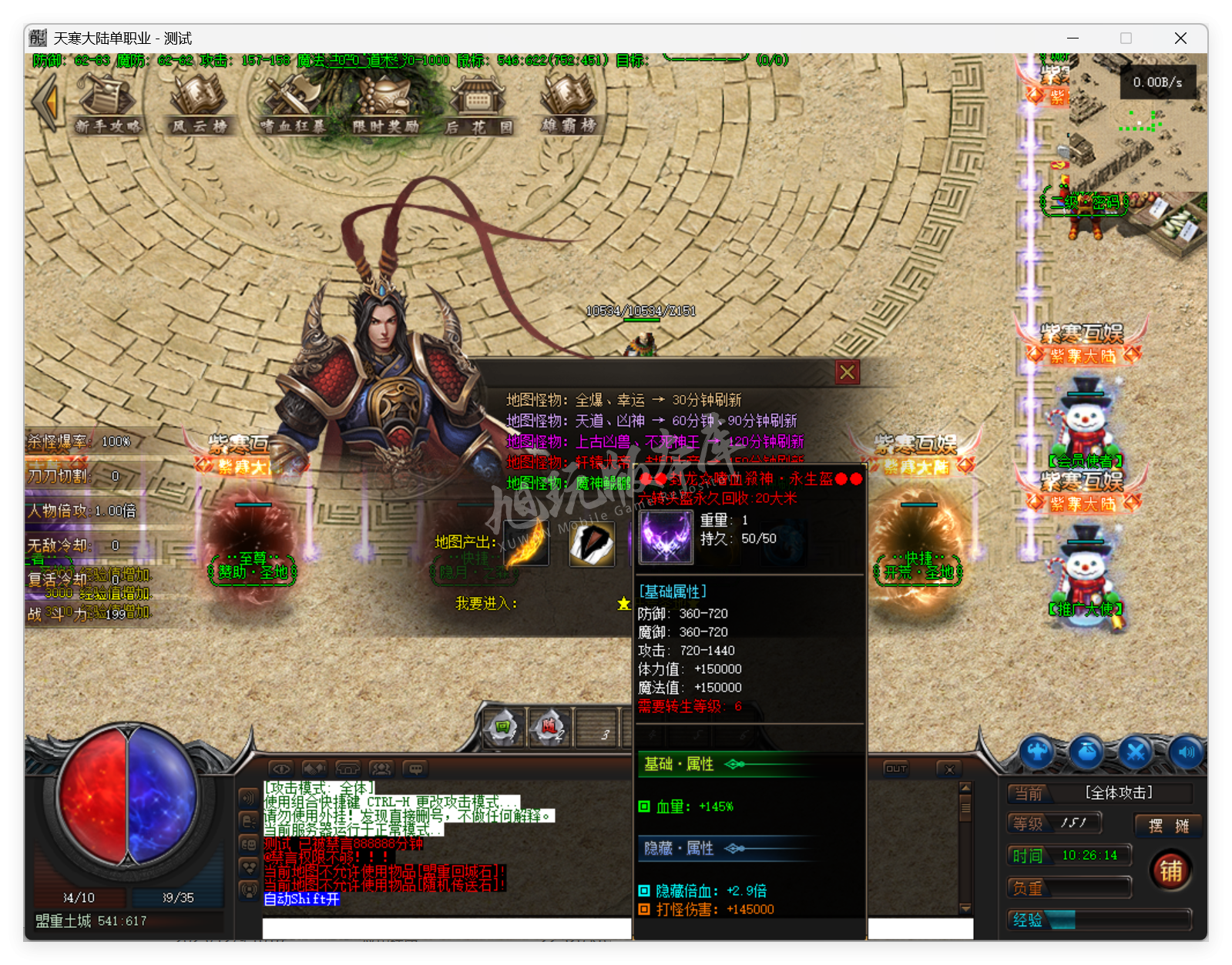Viewport: 1232px width, 965px height.
Task: Toggle the 自动Shift开 auto-shift setting
Action: (302, 900)
